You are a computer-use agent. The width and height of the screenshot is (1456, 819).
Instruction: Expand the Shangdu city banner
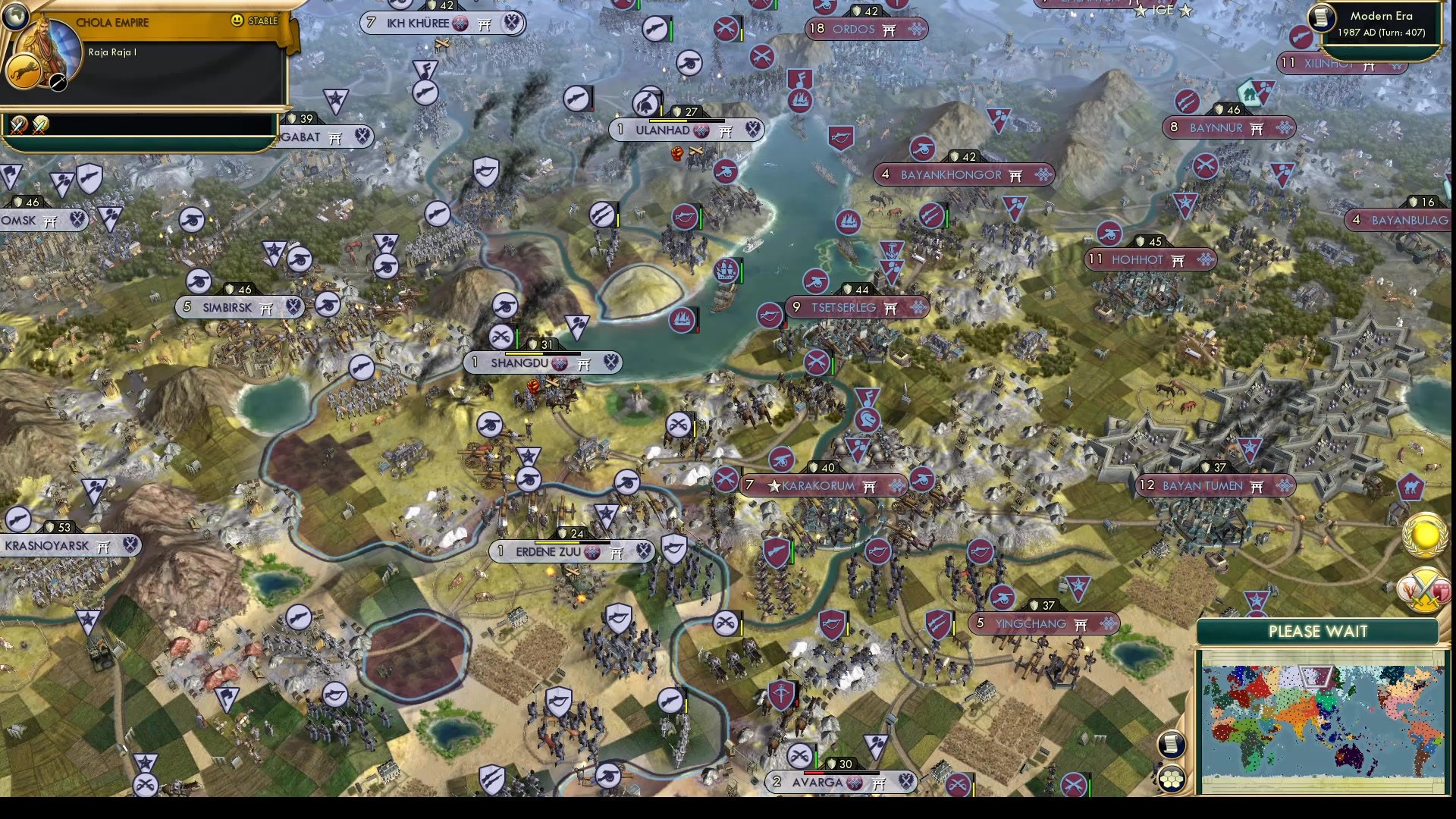point(542,363)
